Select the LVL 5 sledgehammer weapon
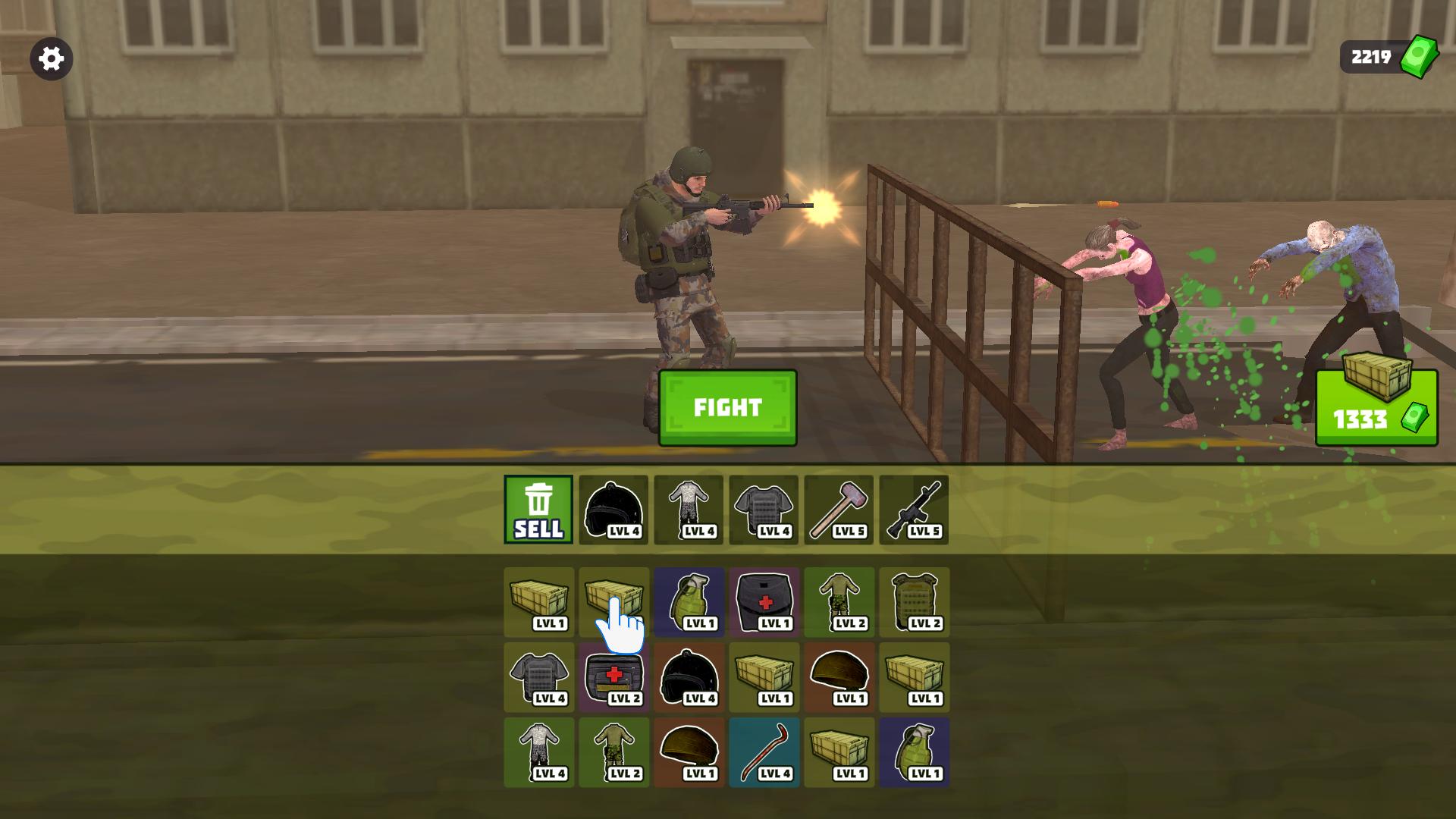Image resolution: width=1456 pixels, height=819 pixels. (840, 510)
